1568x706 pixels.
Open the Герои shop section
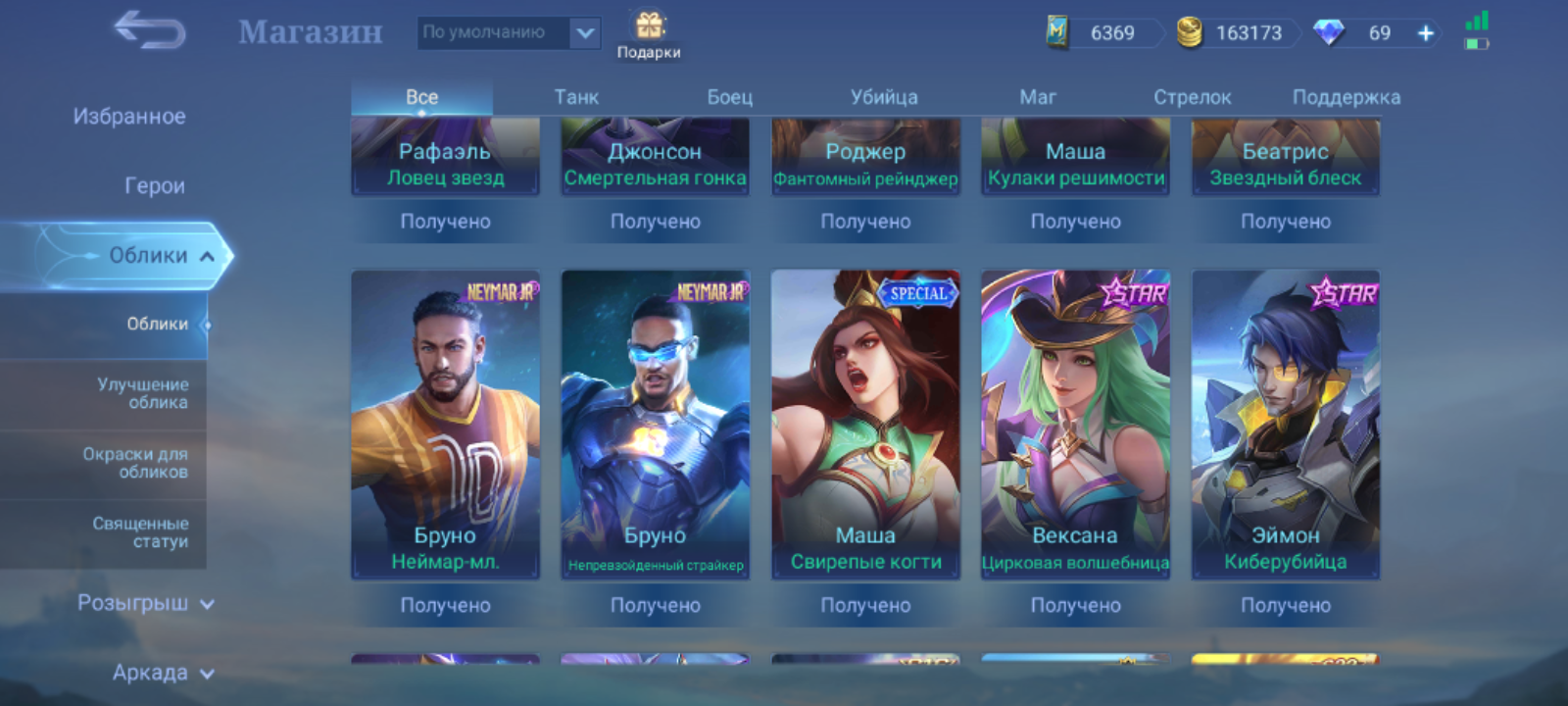(x=154, y=185)
